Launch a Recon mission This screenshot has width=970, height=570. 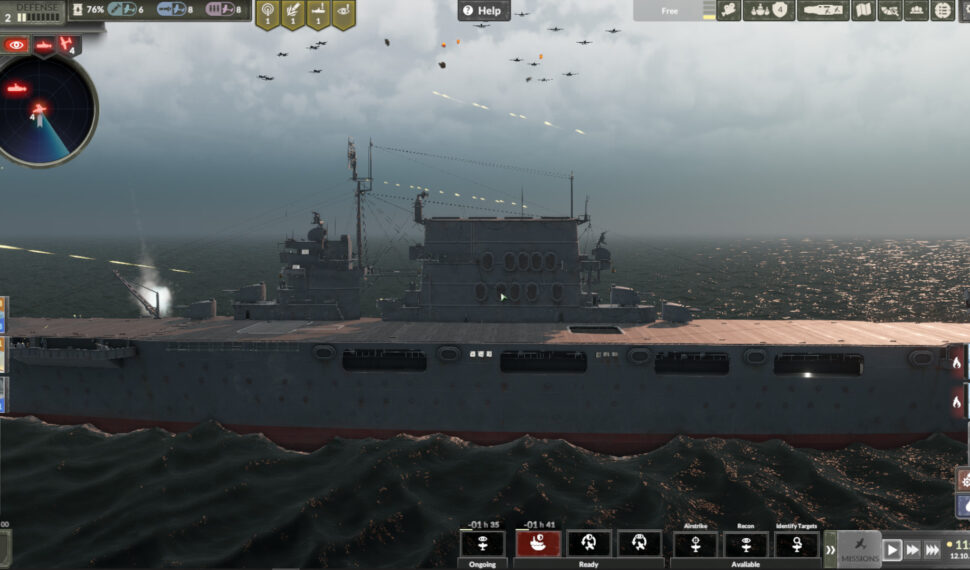click(746, 543)
